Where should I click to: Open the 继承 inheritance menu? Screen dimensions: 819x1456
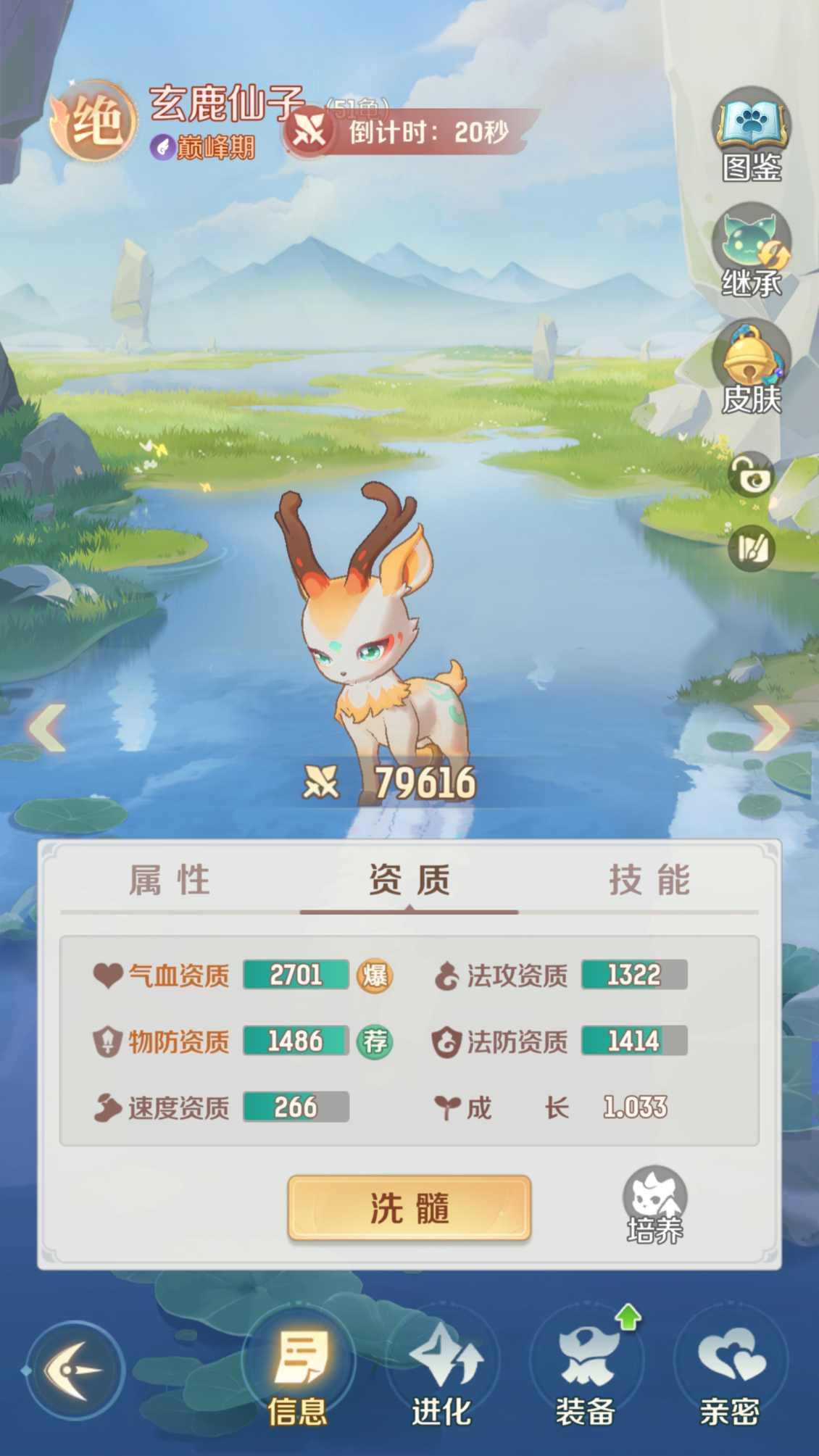751,249
